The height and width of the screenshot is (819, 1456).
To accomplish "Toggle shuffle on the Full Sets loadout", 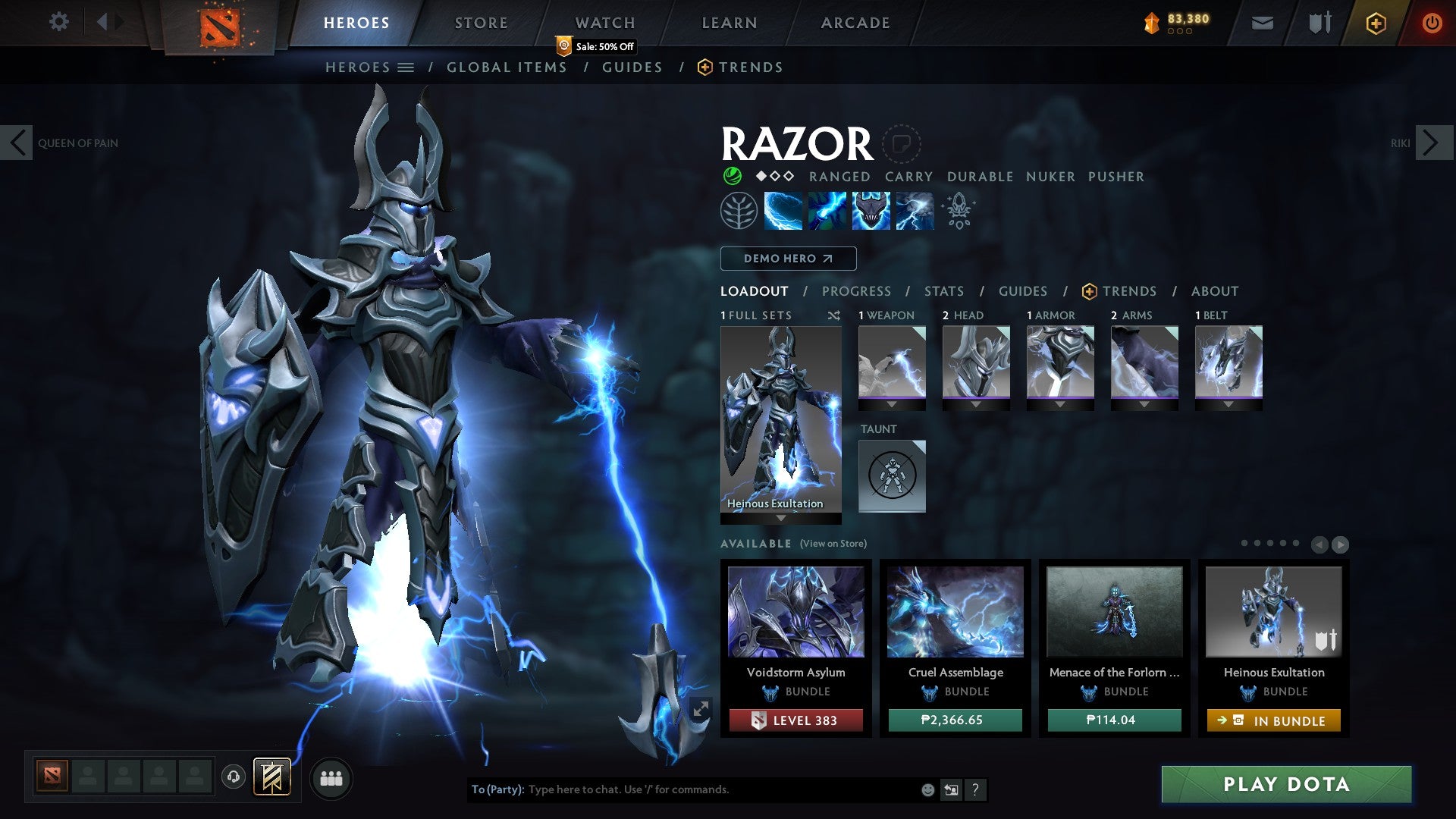I will point(834,315).
